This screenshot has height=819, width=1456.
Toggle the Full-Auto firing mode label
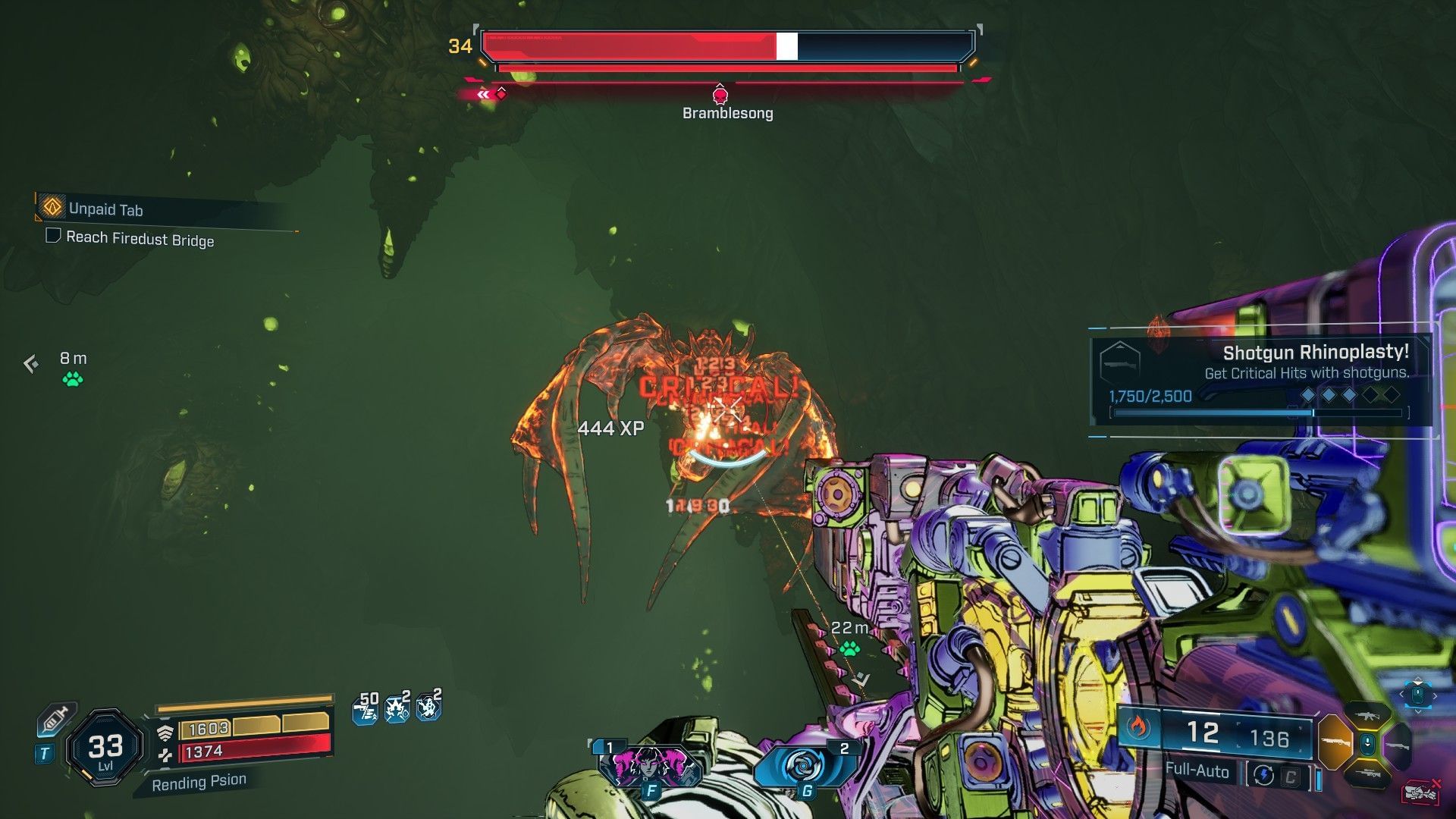(1196, 770)
